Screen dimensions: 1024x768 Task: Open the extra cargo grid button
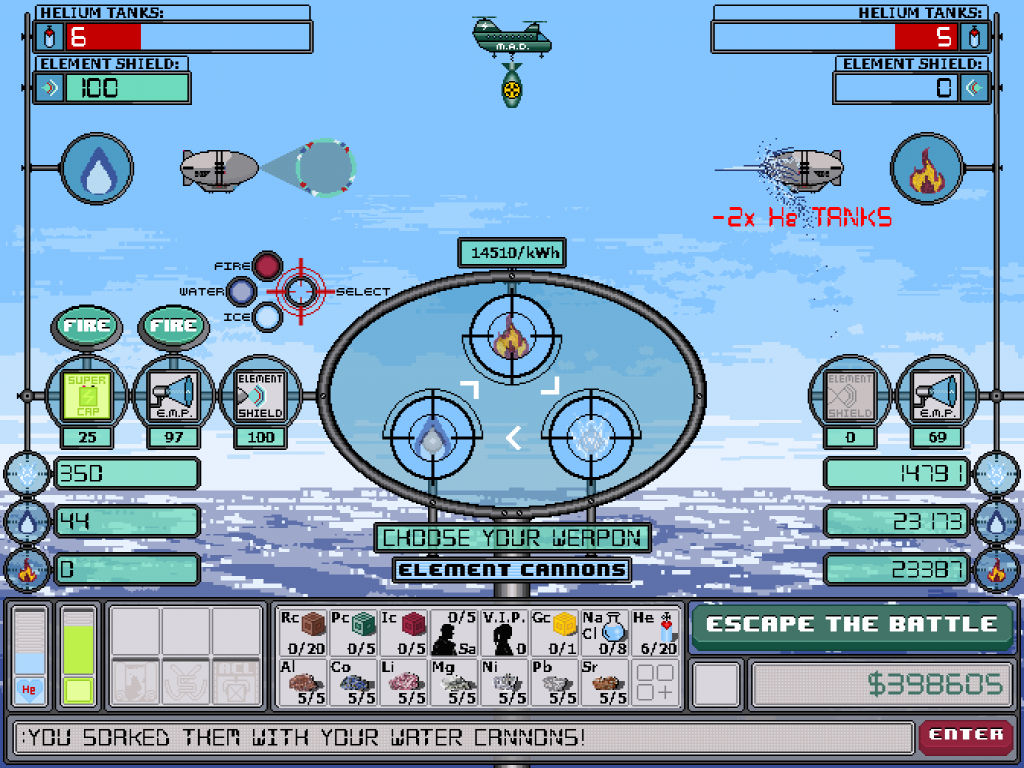click(x=656, y=682)
